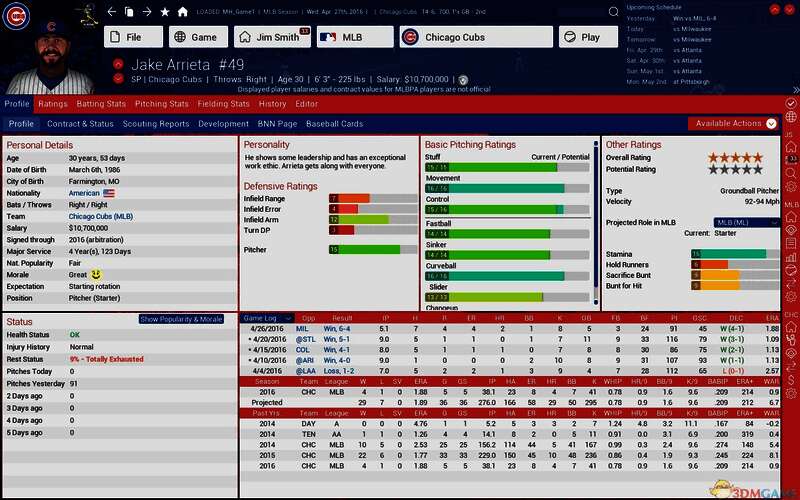This screenshot has height=500, width=800.
Task: View the Baseball Cards sub-tab
Action: (x=334, y=124)
